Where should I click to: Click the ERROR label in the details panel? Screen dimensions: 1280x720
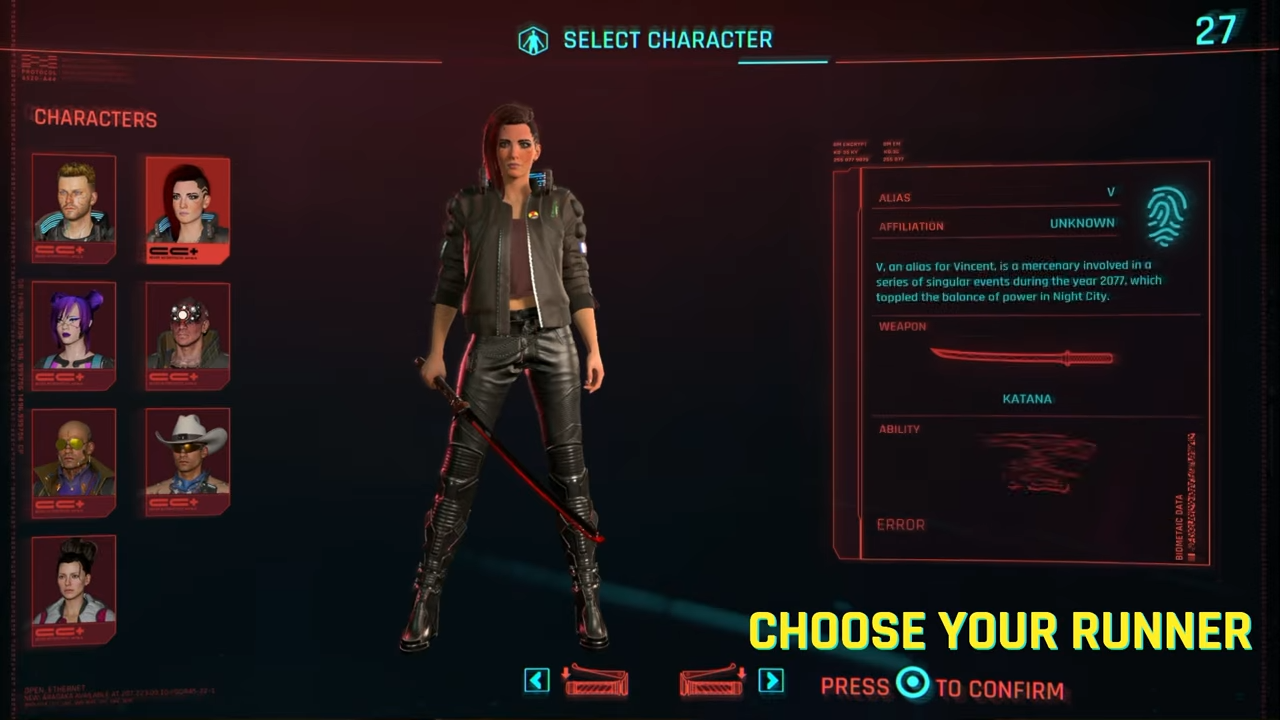pyautogui.click(x=900, y=524)
